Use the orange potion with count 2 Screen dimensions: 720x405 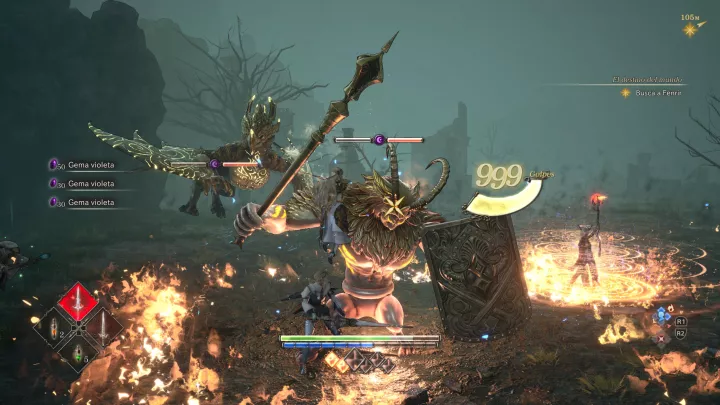53,326
